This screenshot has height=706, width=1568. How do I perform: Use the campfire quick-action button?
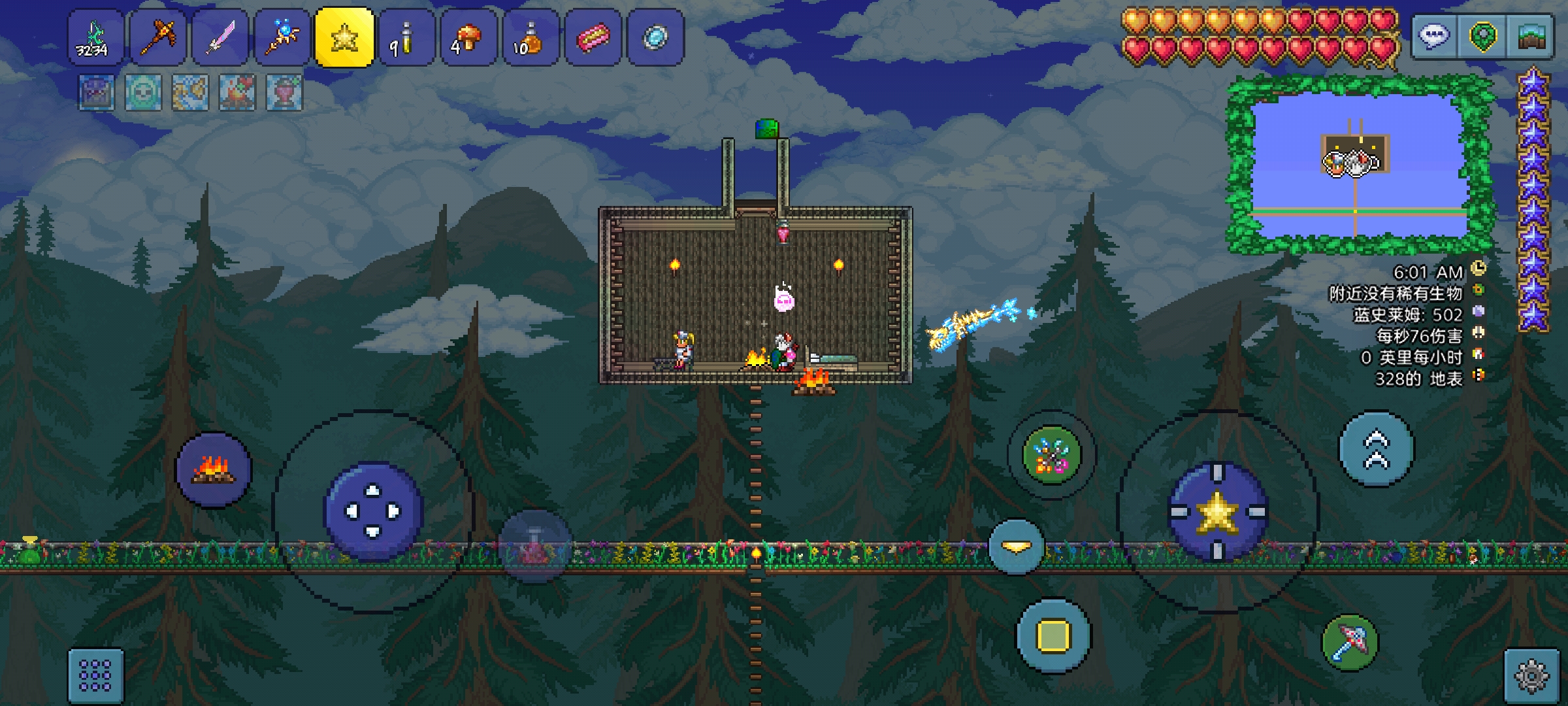(214, 469)
